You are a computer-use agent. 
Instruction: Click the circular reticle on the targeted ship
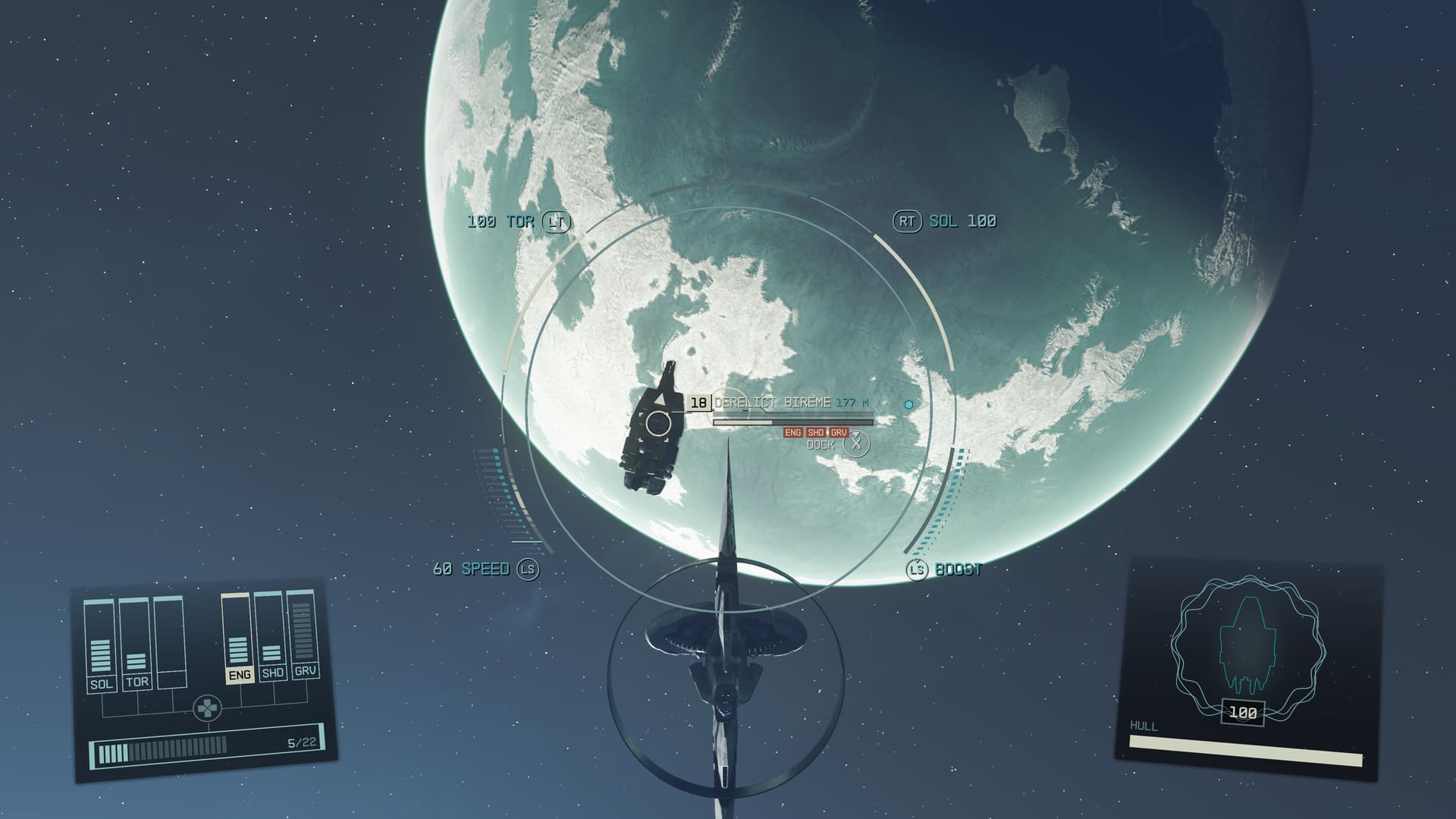[x=657, y=423]
